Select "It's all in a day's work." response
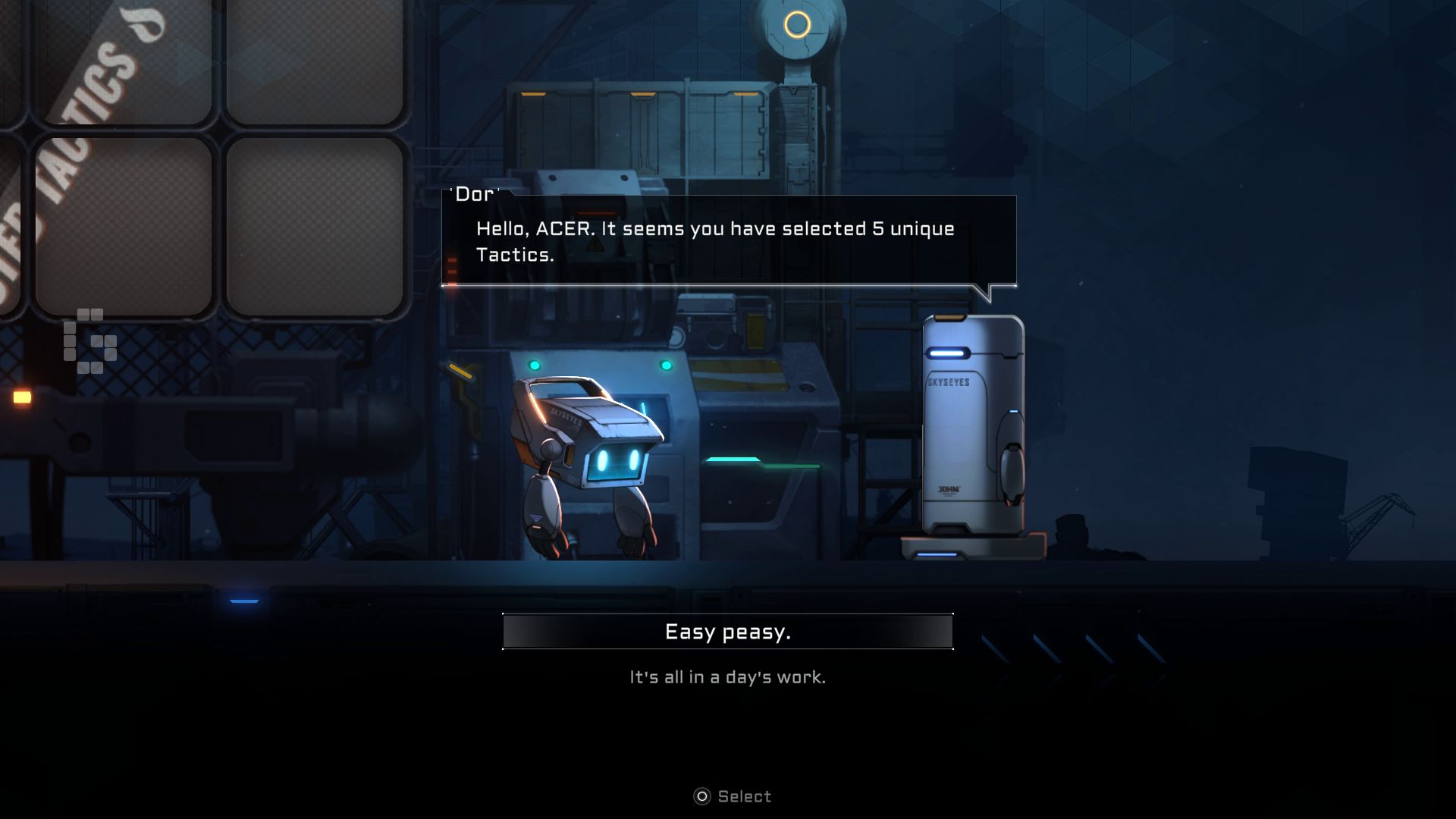Image resolution: width=1456 pixels, height=819 pixels. tap(727, 677)
